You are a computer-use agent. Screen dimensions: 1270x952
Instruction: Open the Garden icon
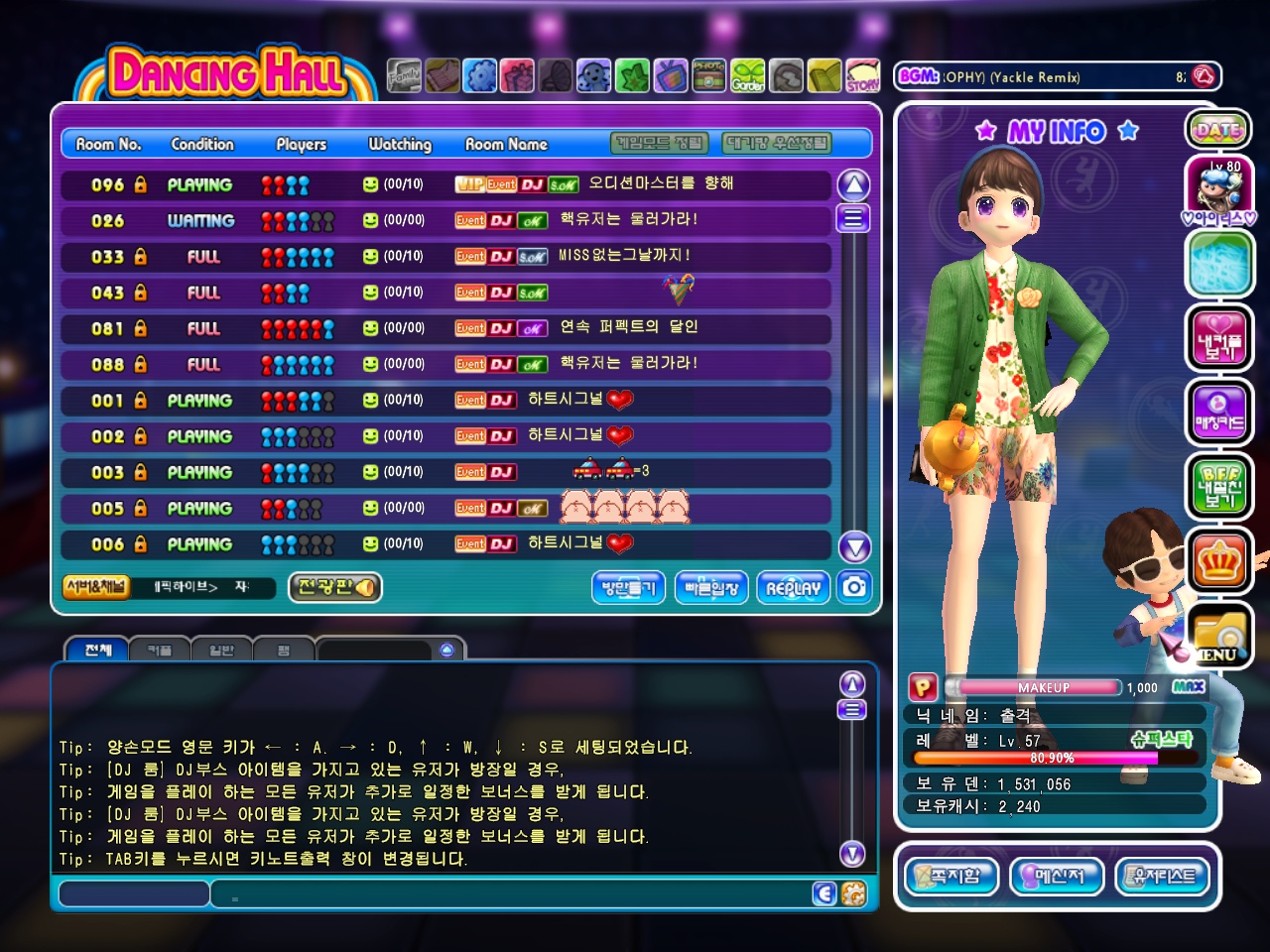[x=748, y=75]
